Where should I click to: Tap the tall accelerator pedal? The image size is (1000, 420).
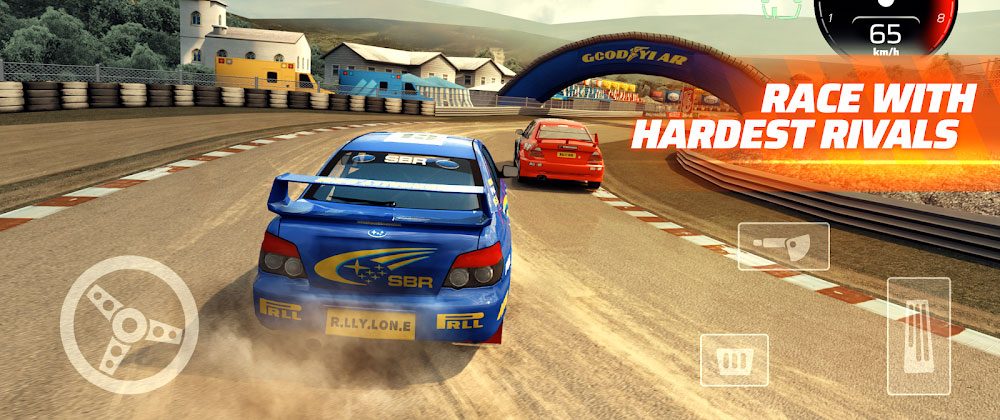click(917, 336)
